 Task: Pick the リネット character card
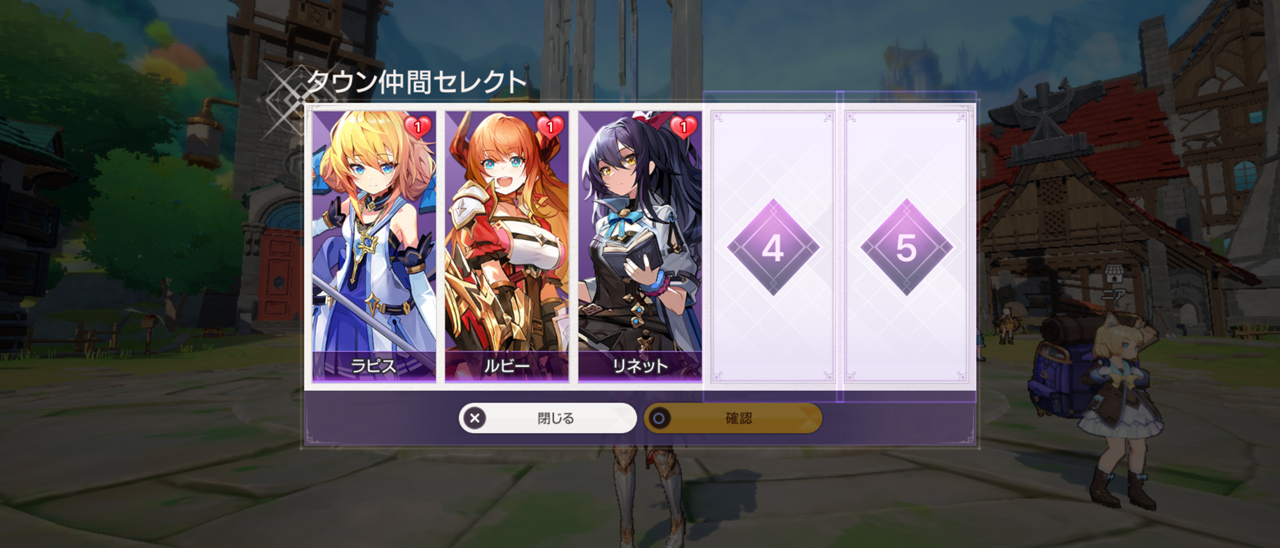(x=640, y=246)
